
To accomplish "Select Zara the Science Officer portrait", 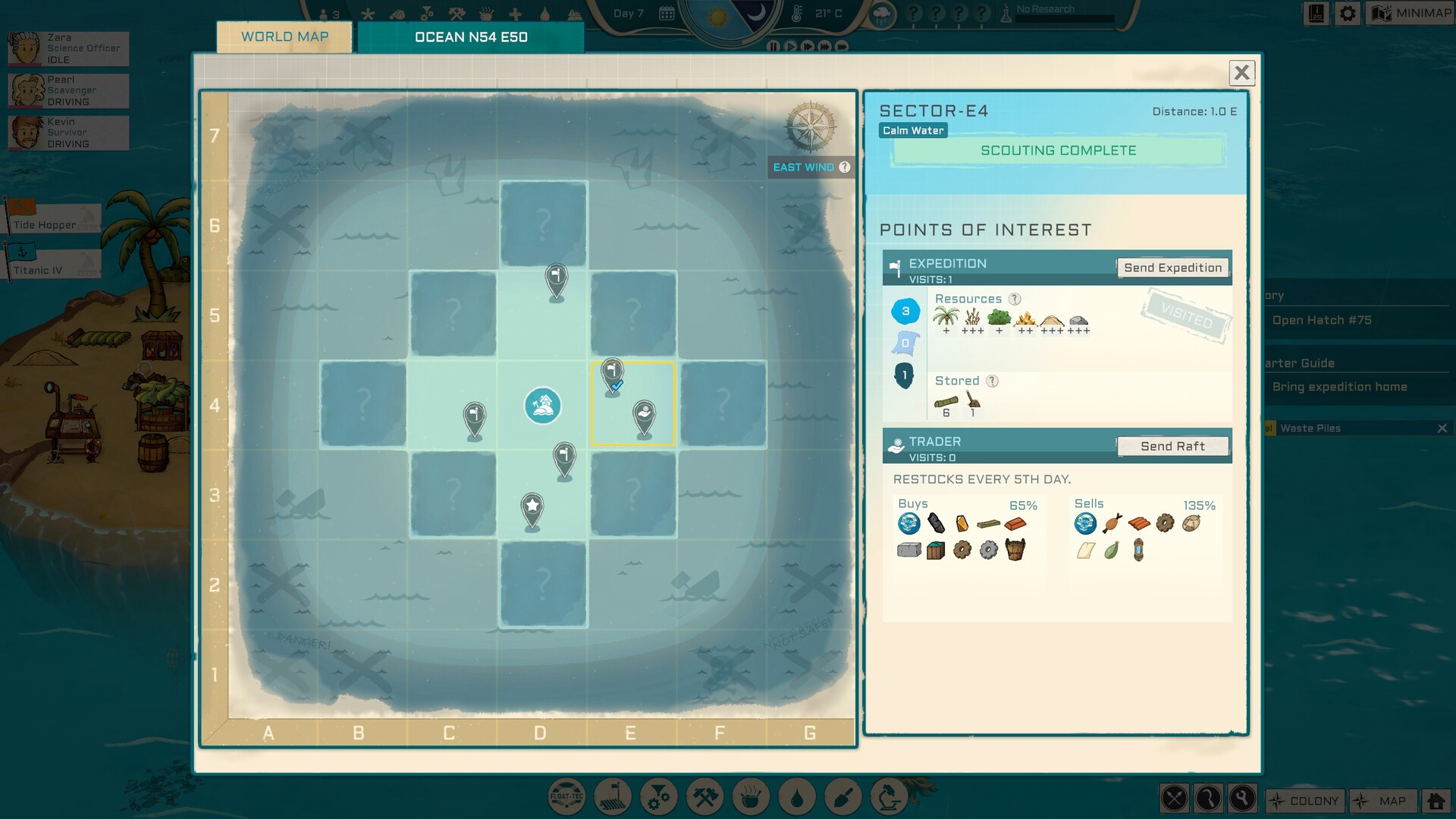I will click(26, 49).
